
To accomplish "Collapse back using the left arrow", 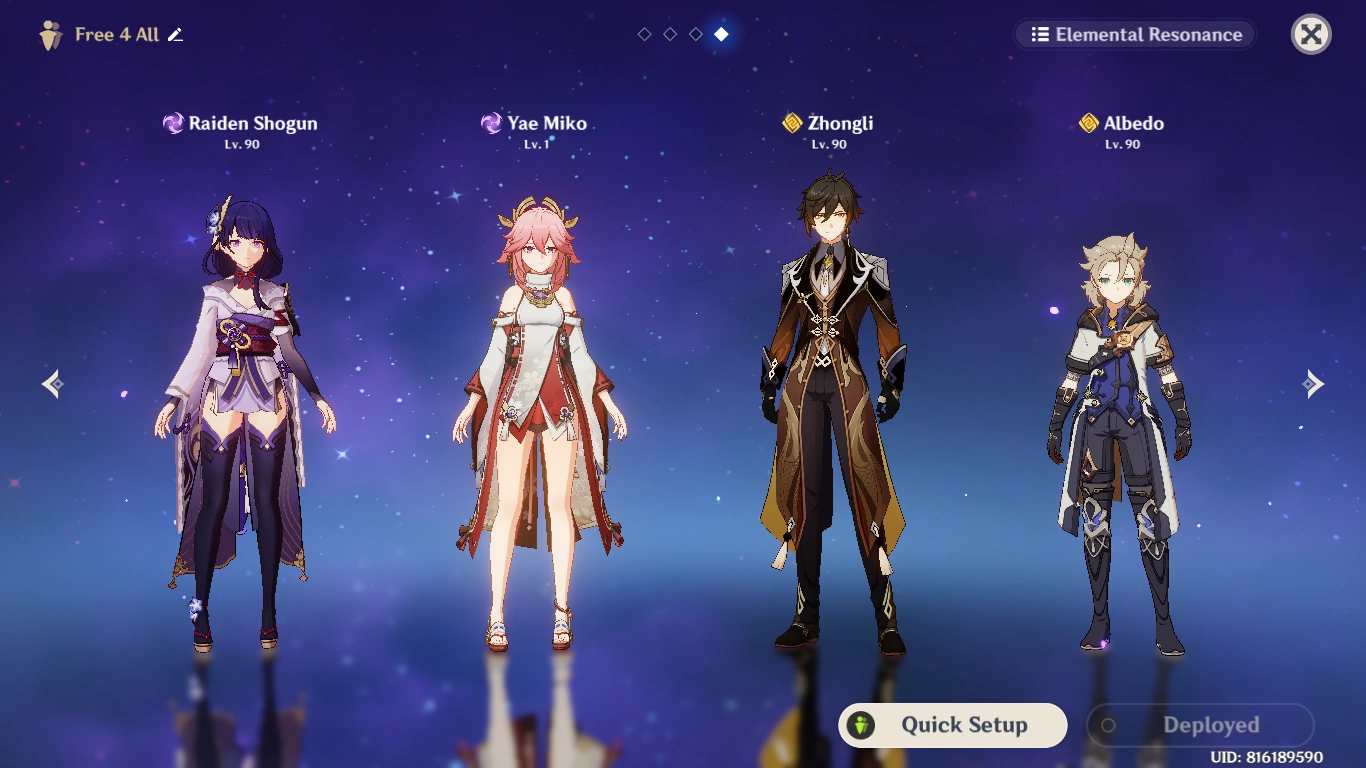I will pos(51,383).
